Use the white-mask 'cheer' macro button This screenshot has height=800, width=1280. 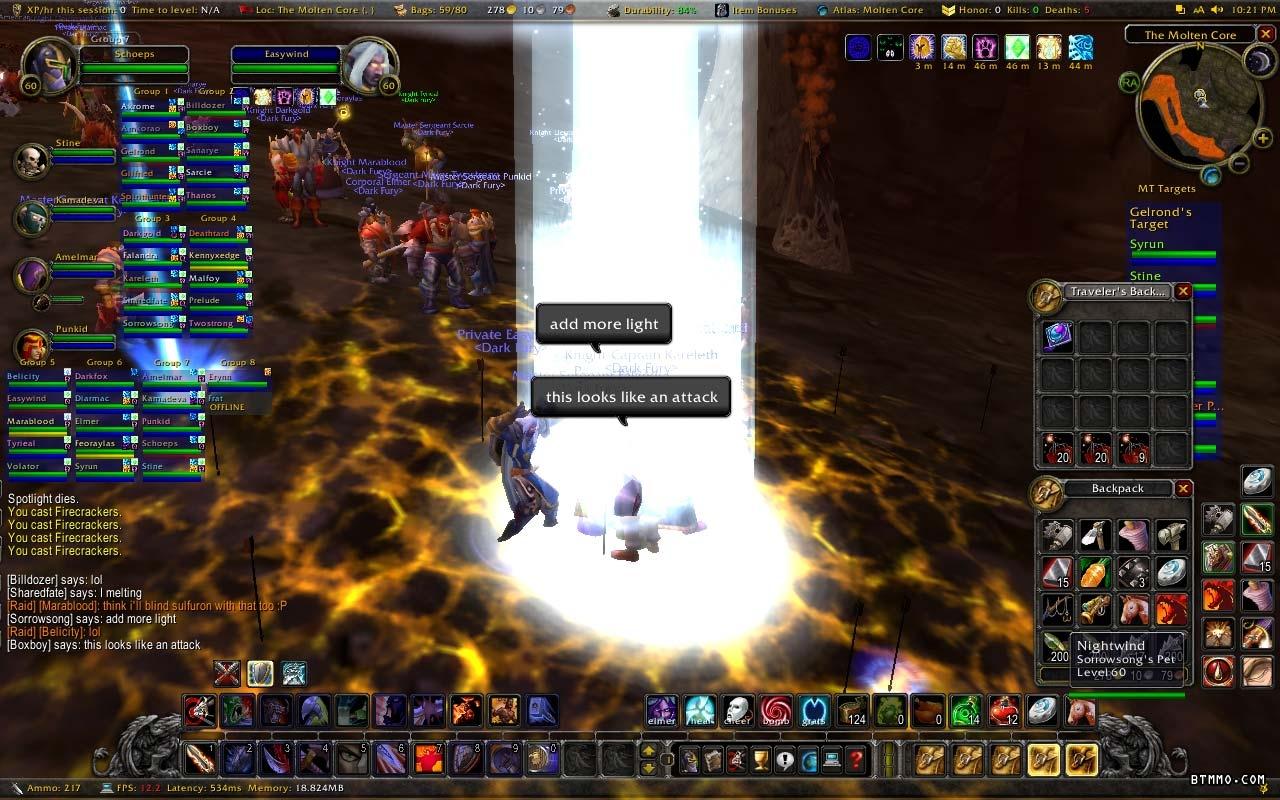(x=737, y=711)
